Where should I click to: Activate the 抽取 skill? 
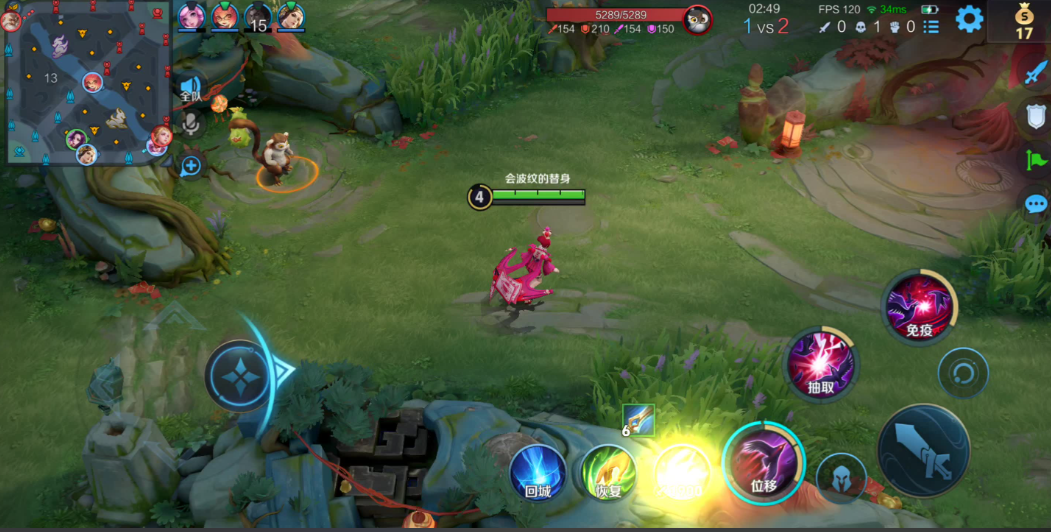pyautogui.click(x=819, y=362)
